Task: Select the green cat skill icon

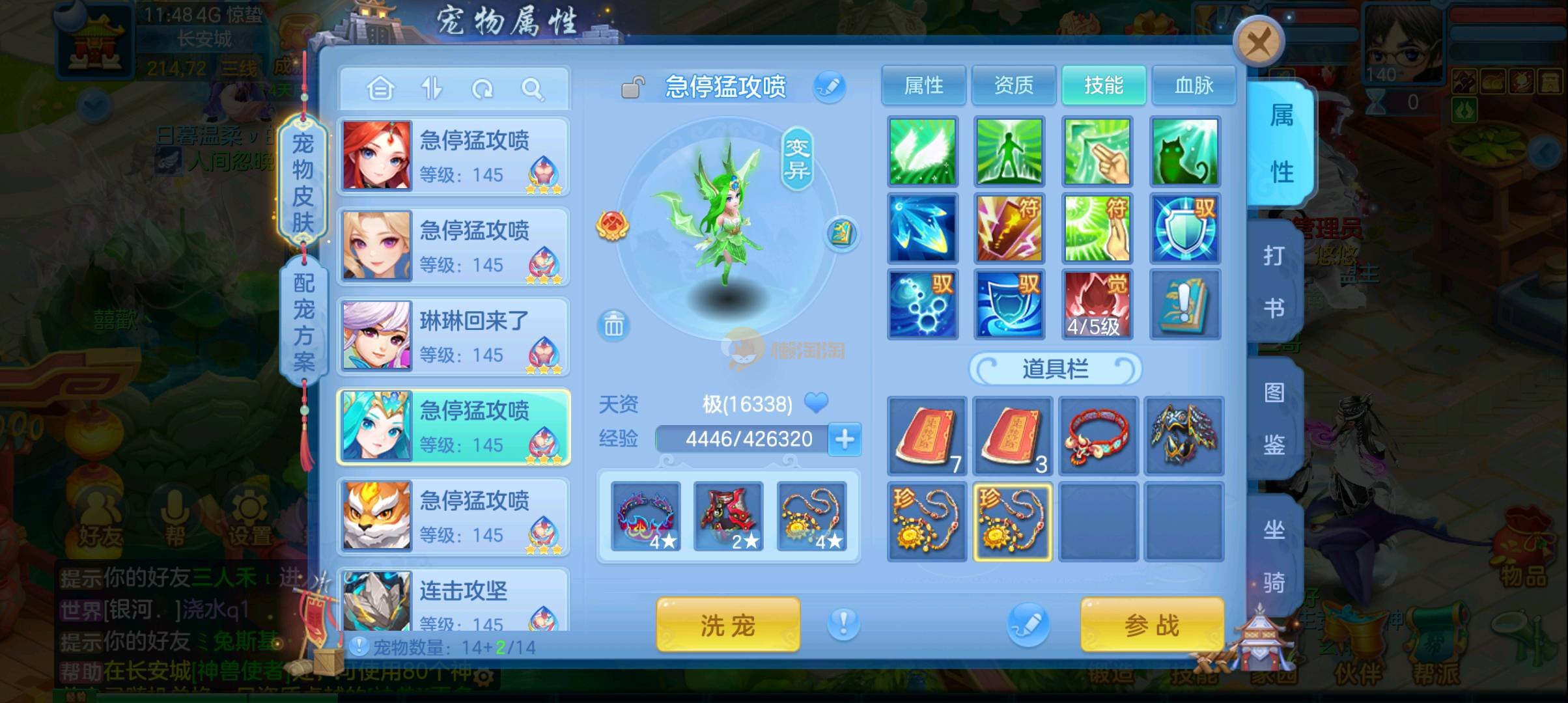Action: (x=1184, y=152)
